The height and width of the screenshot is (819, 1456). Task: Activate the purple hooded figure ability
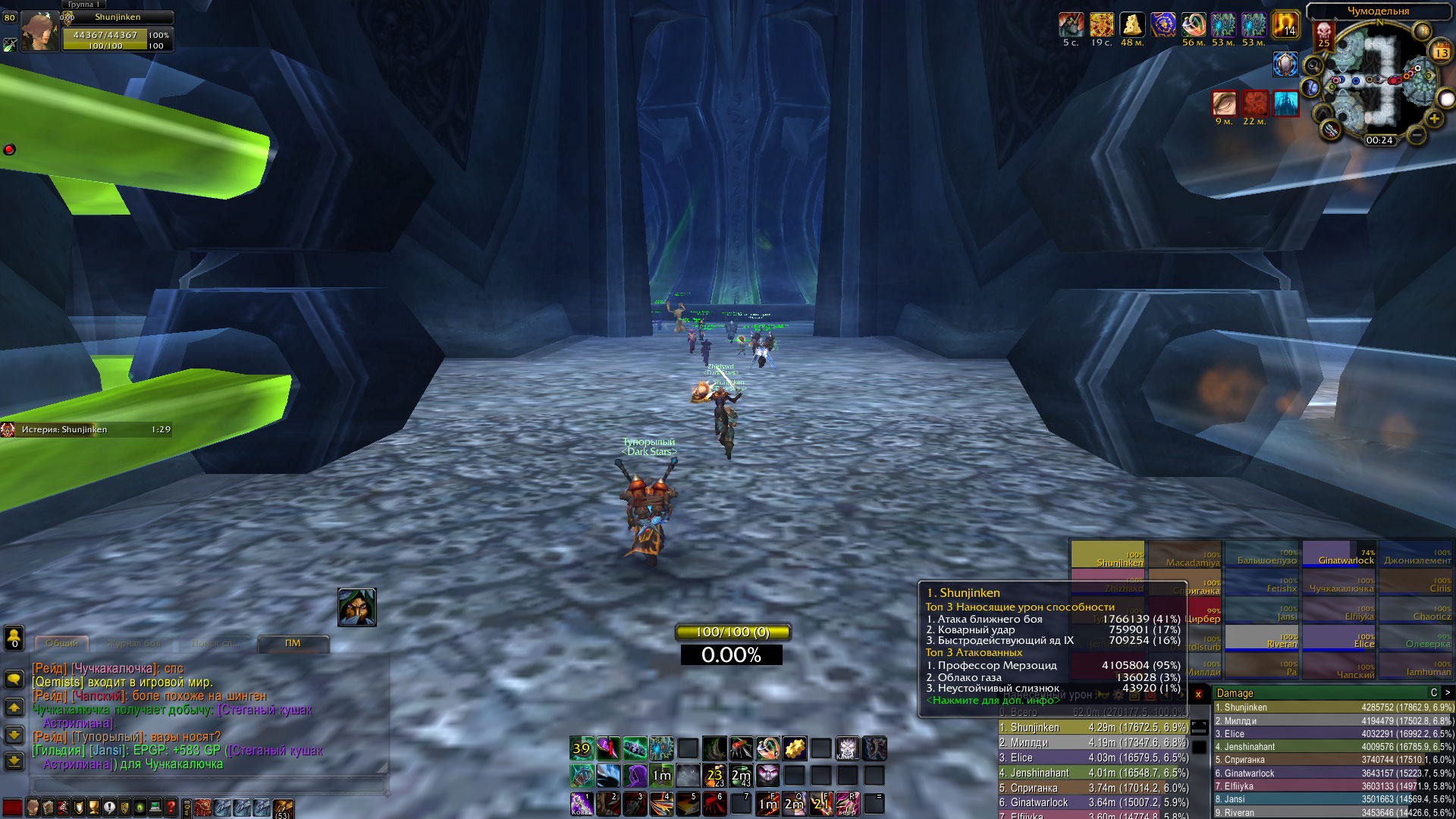[x=635, y=775]
